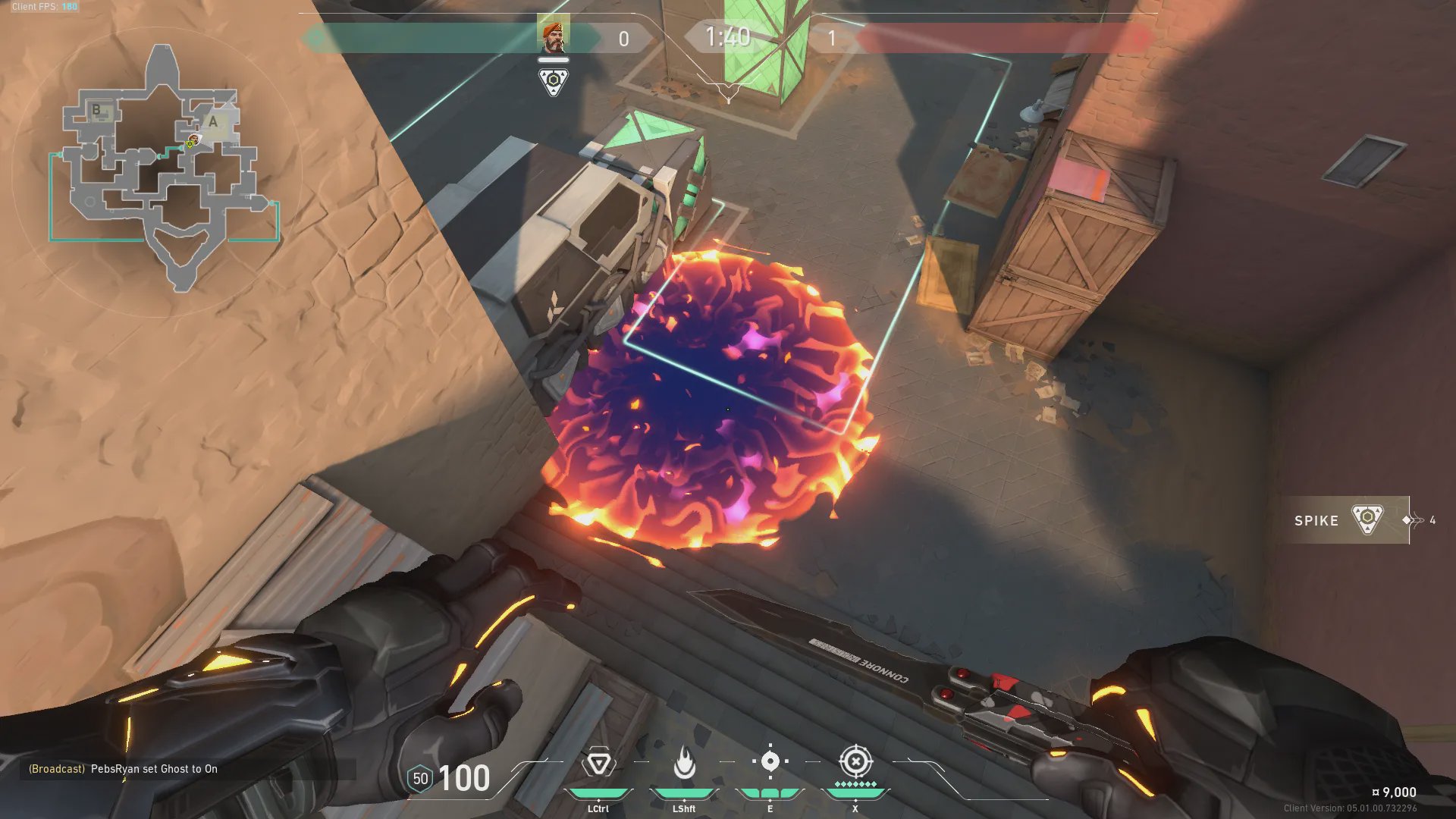Click the spike carrier icon below portrait
Screen dimensions: 1456x819
point(554,81)
